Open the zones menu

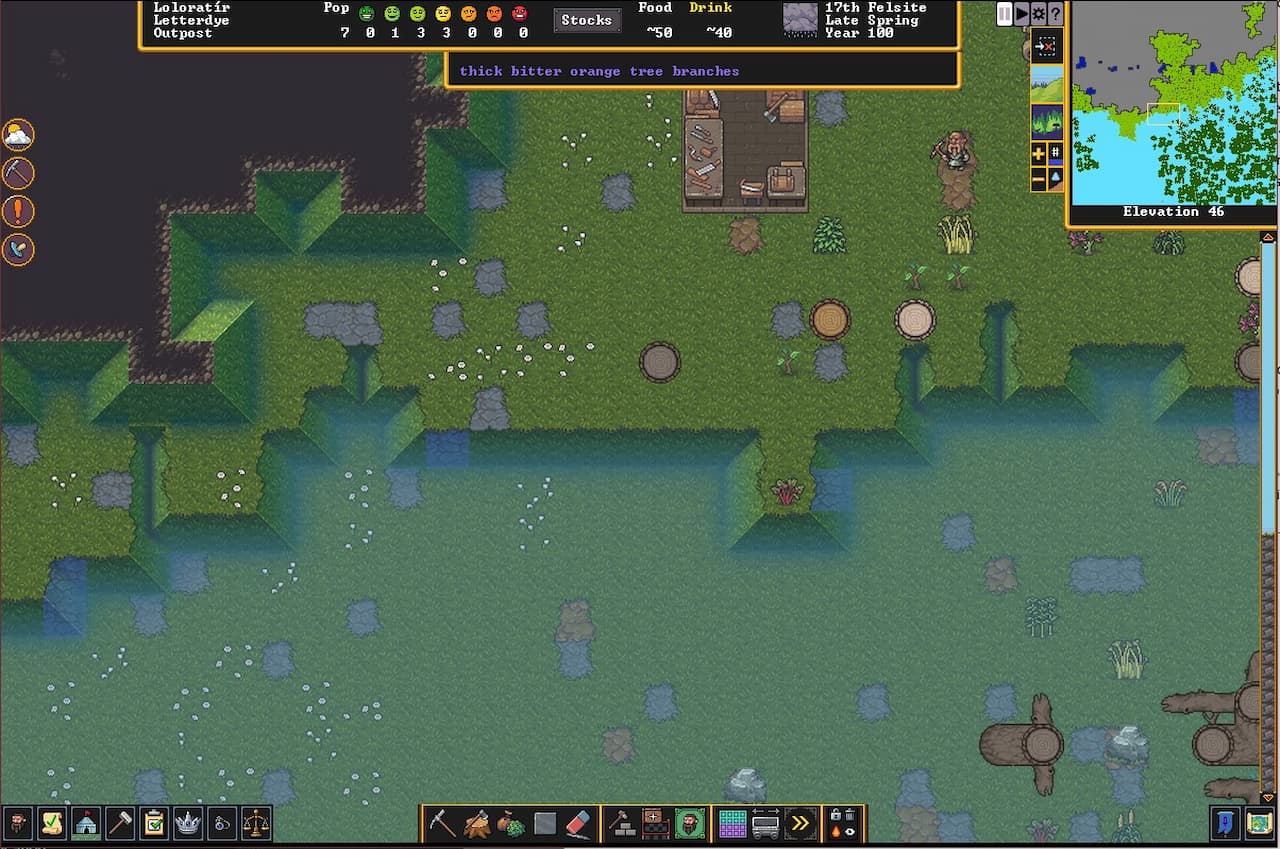coord(690,823)
